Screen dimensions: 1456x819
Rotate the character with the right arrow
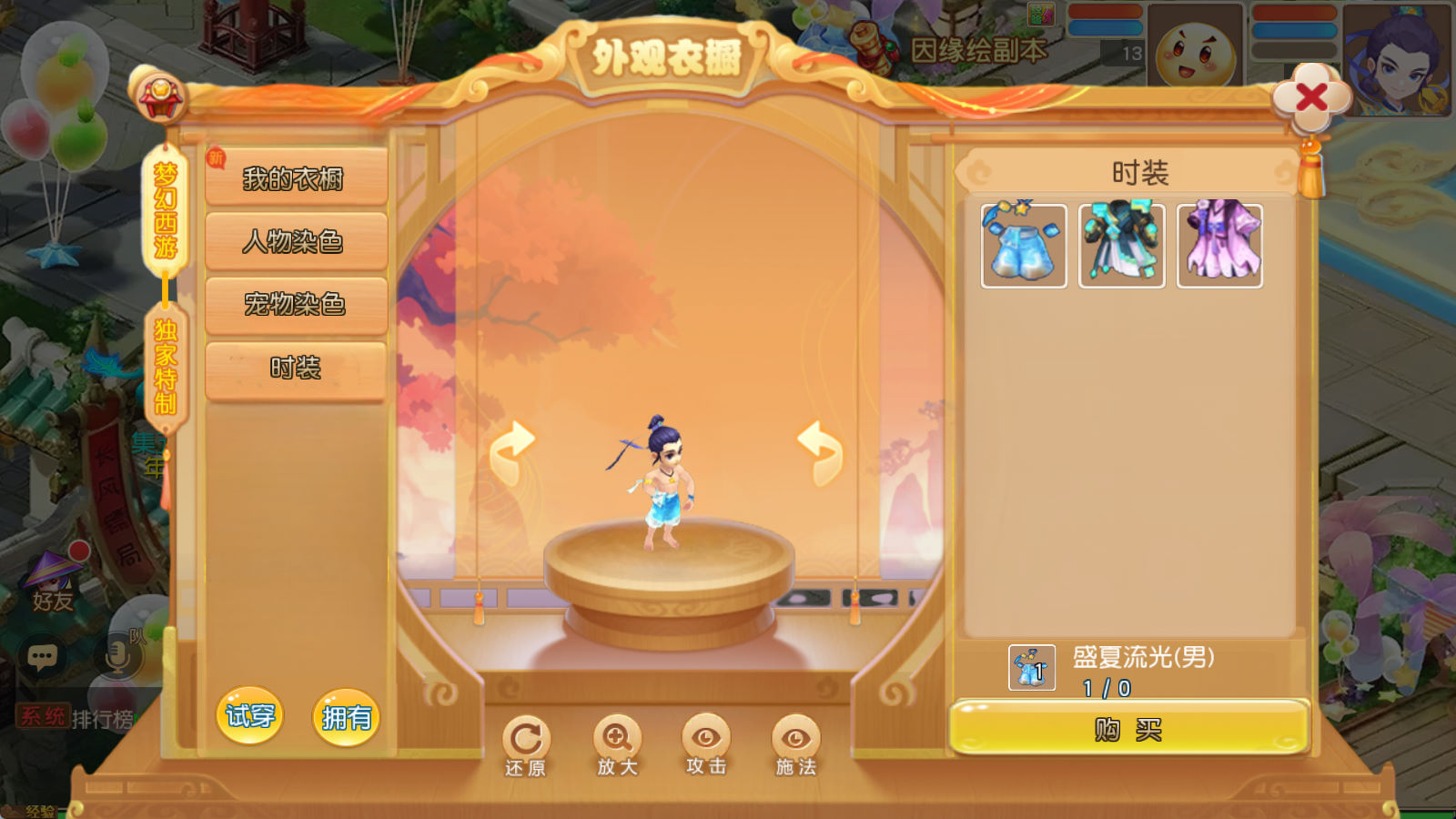pyautogui.click(x=821, y=450)
